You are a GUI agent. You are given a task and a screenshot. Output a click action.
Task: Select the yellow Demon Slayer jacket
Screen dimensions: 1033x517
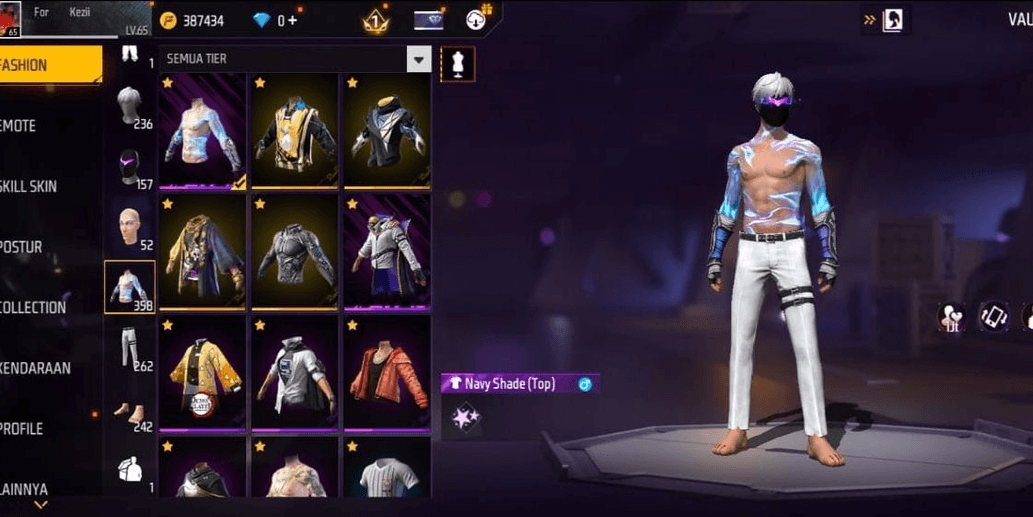202,374
